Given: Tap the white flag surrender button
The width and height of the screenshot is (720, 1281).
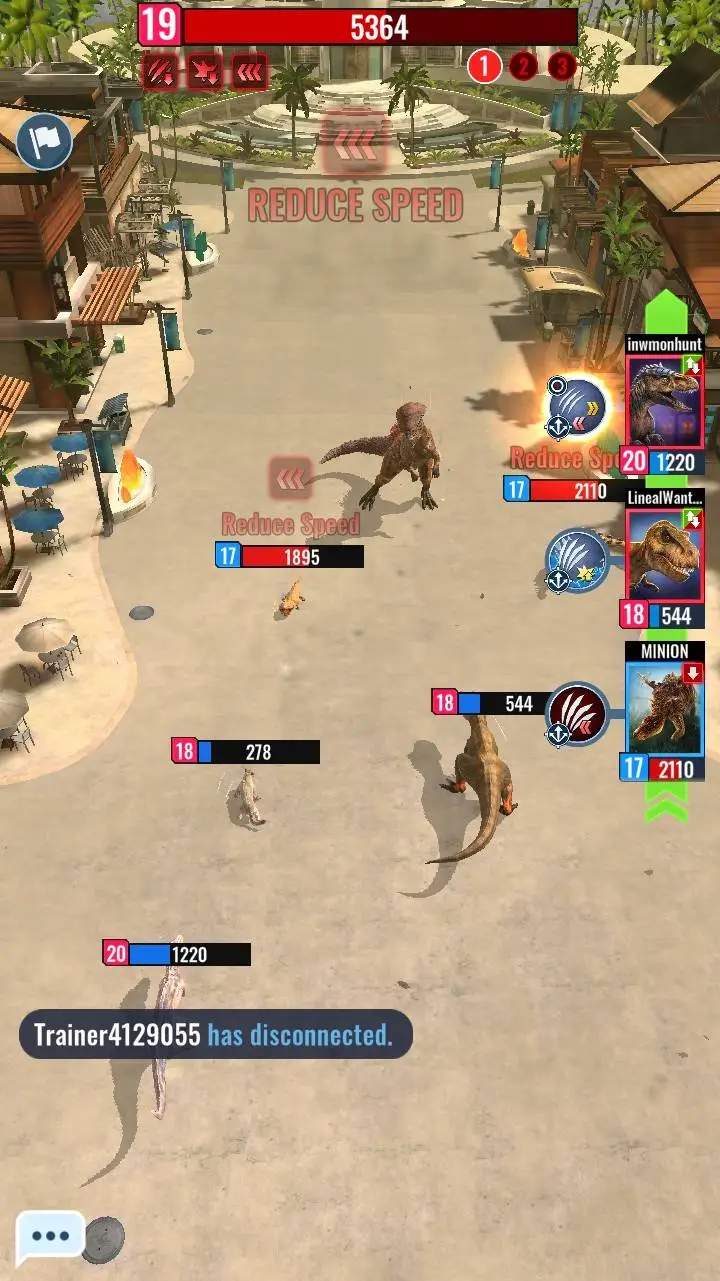Looking at the screenshot, I should pyautogui.click(x=44, y=143).
